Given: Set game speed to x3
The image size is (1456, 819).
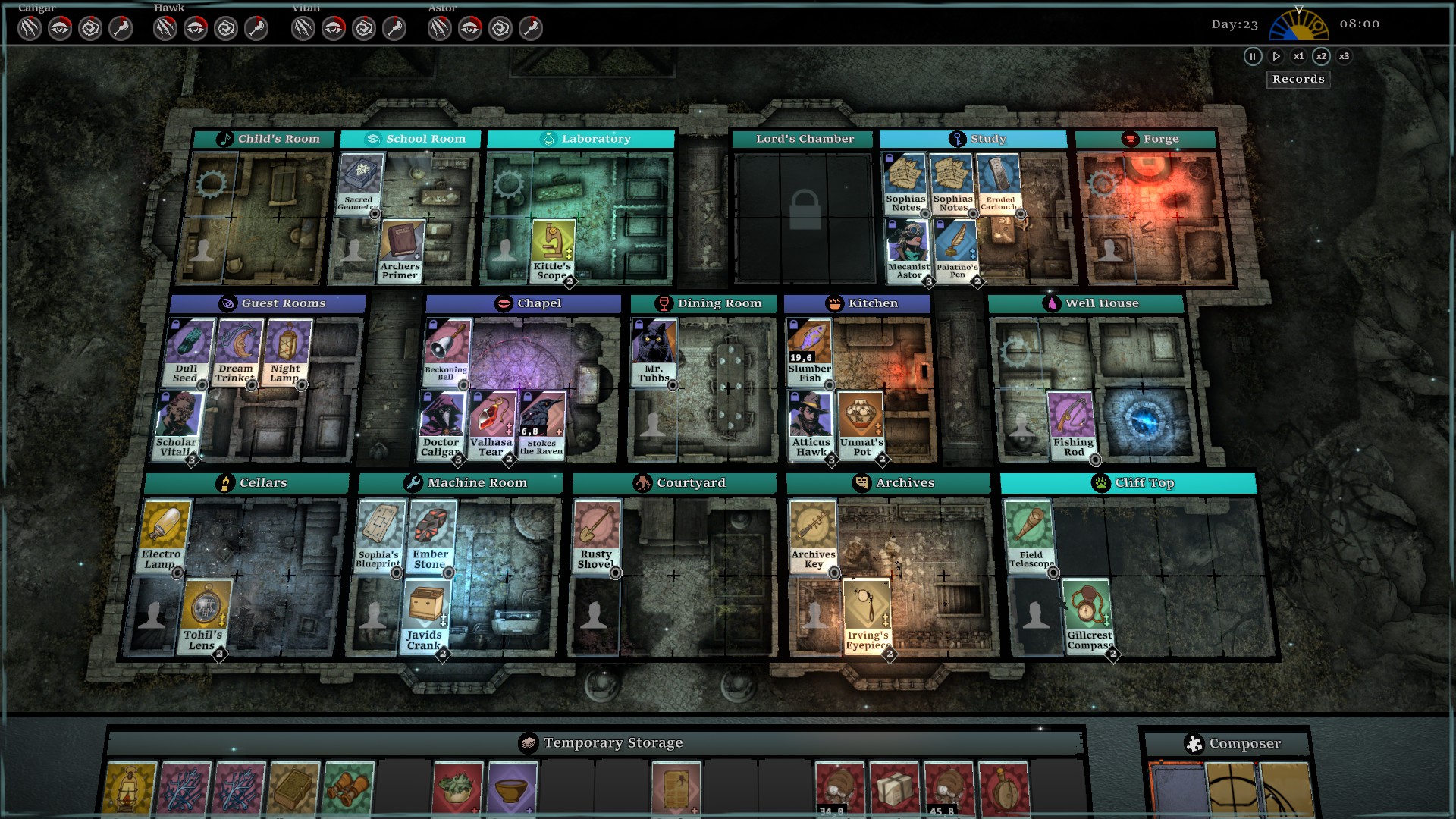Looking at the screenshot, I should click(1344, 56).
